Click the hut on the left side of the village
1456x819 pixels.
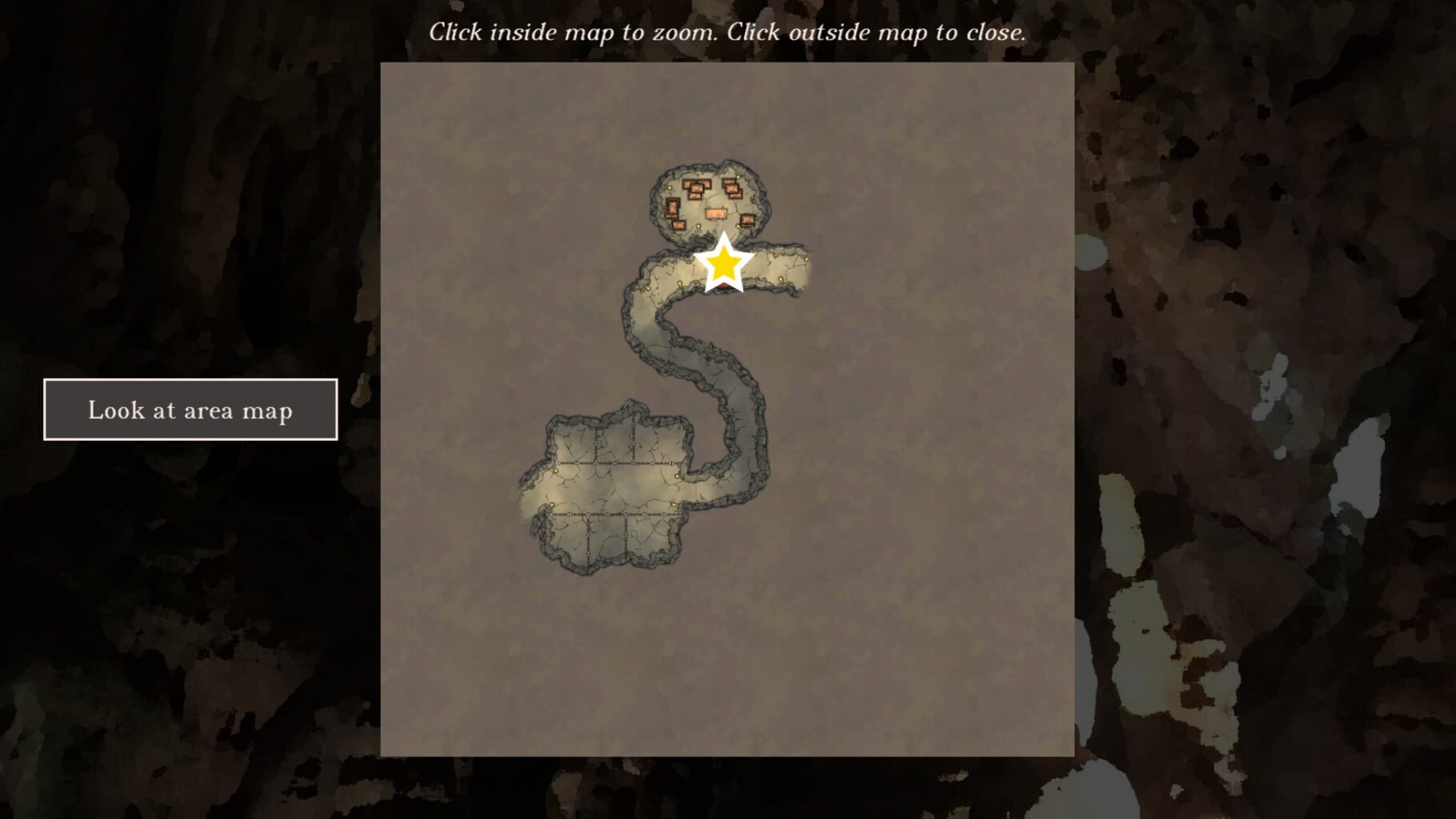[674, 210]
